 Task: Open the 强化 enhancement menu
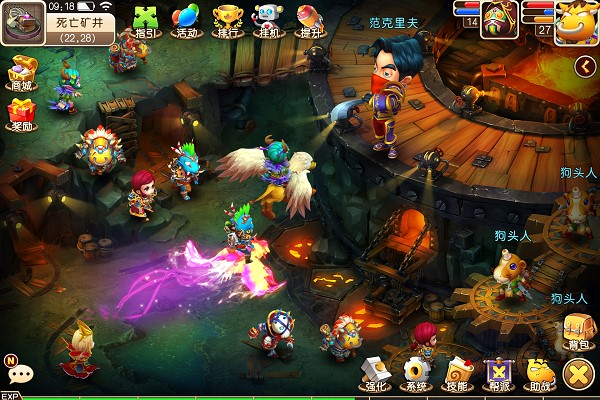[375, 372]
